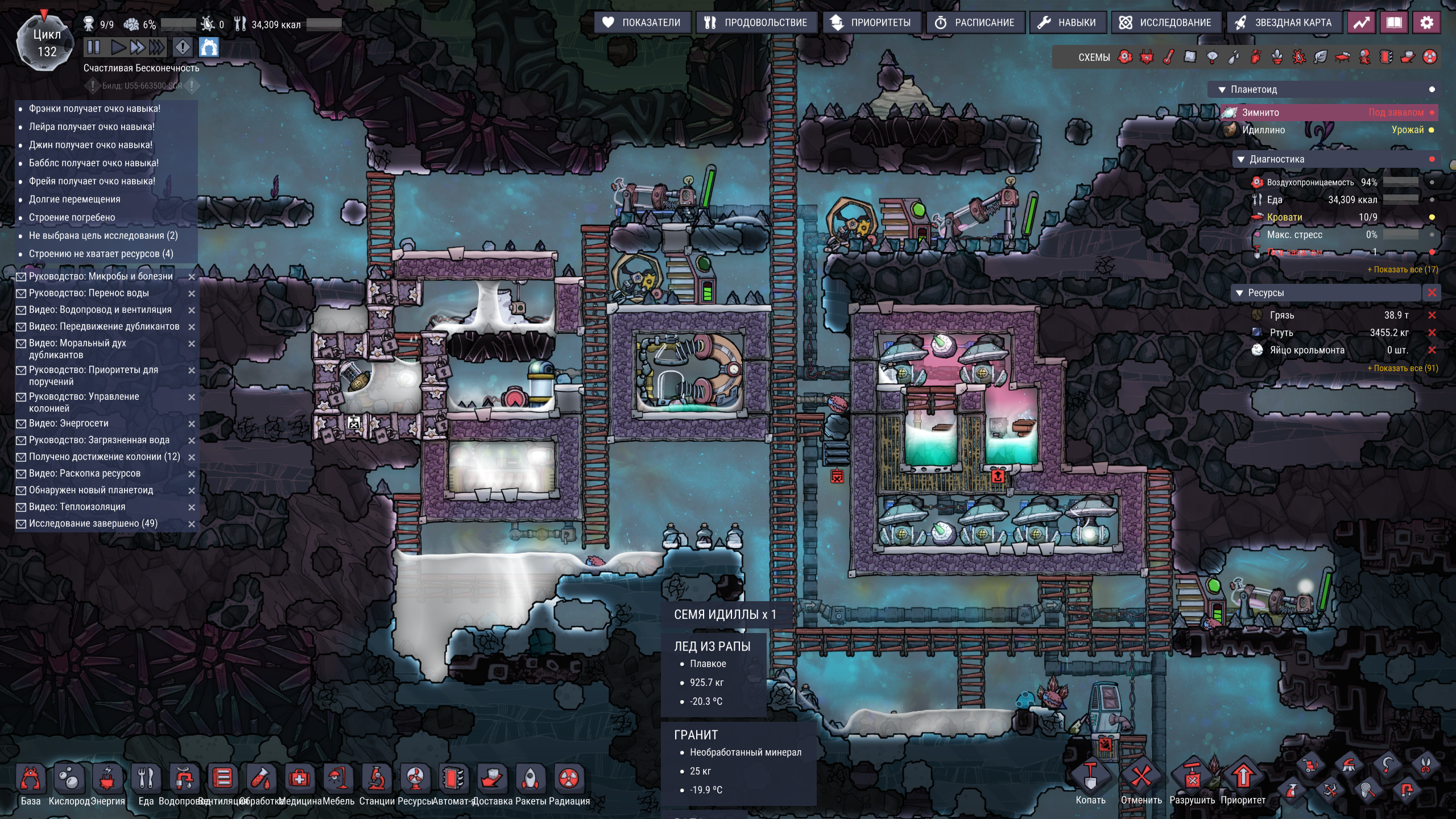Select the Копать dig tool
This screenshot has height=819, width=1456.
[1090, 778]
